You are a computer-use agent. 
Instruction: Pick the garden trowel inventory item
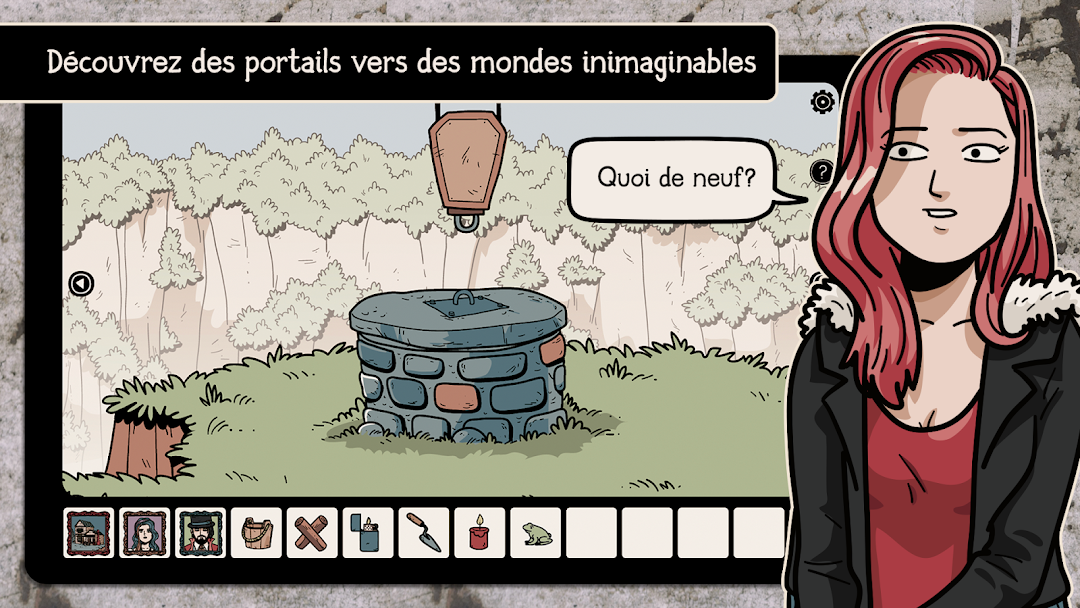point(423,533)
